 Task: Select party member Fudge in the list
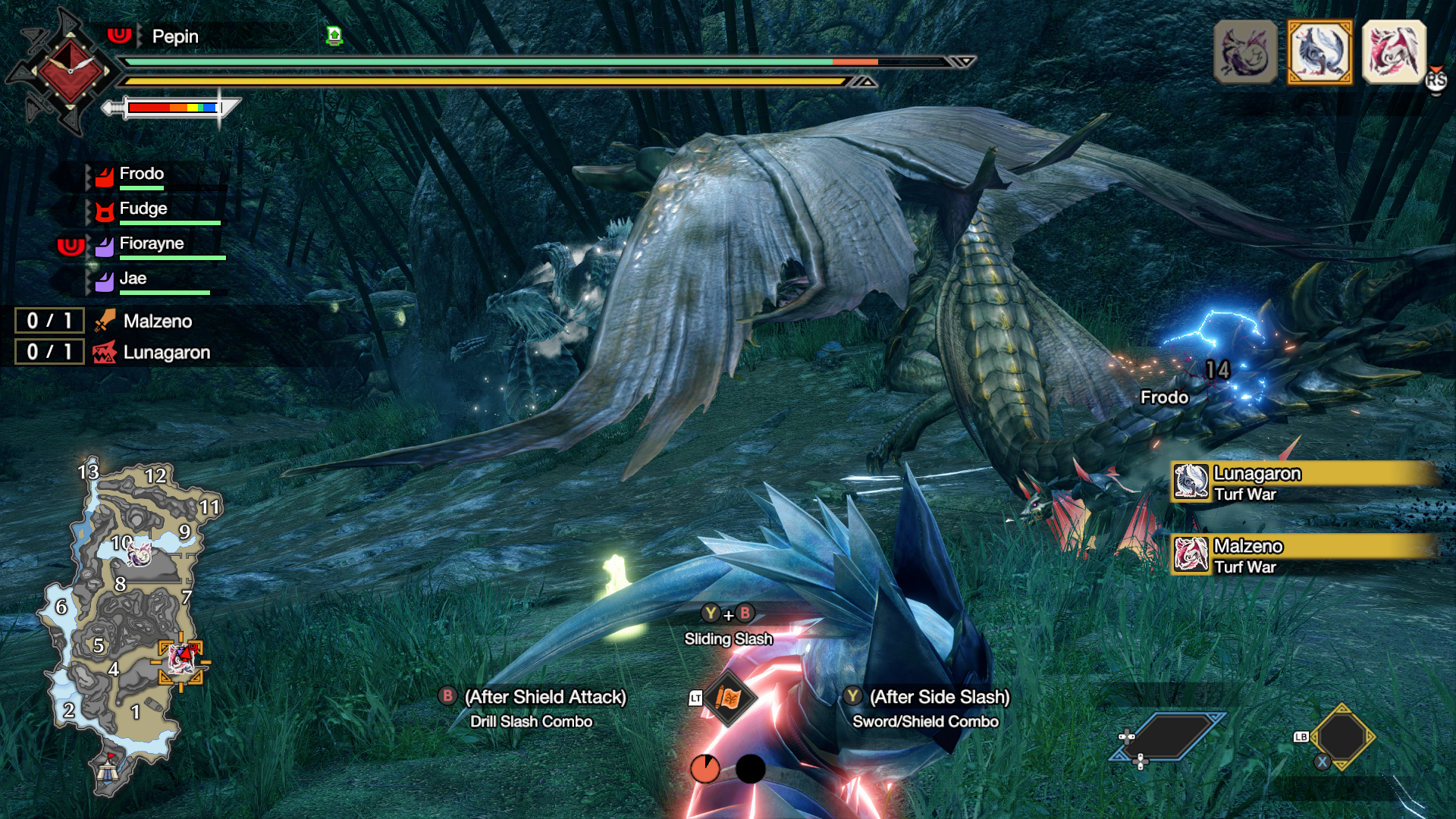click(143, 209)
